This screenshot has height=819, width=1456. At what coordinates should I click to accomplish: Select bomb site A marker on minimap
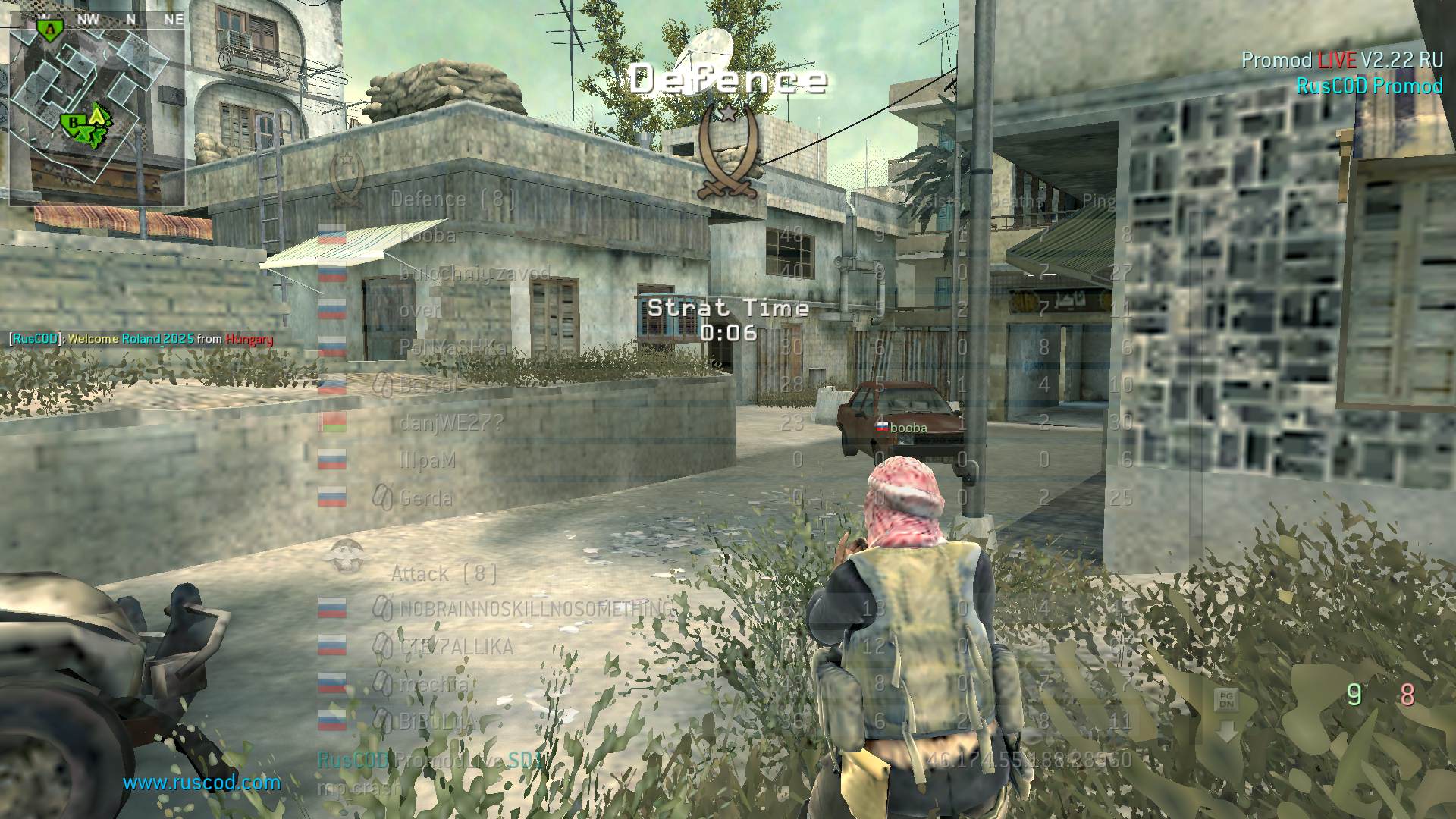point(50,29)
